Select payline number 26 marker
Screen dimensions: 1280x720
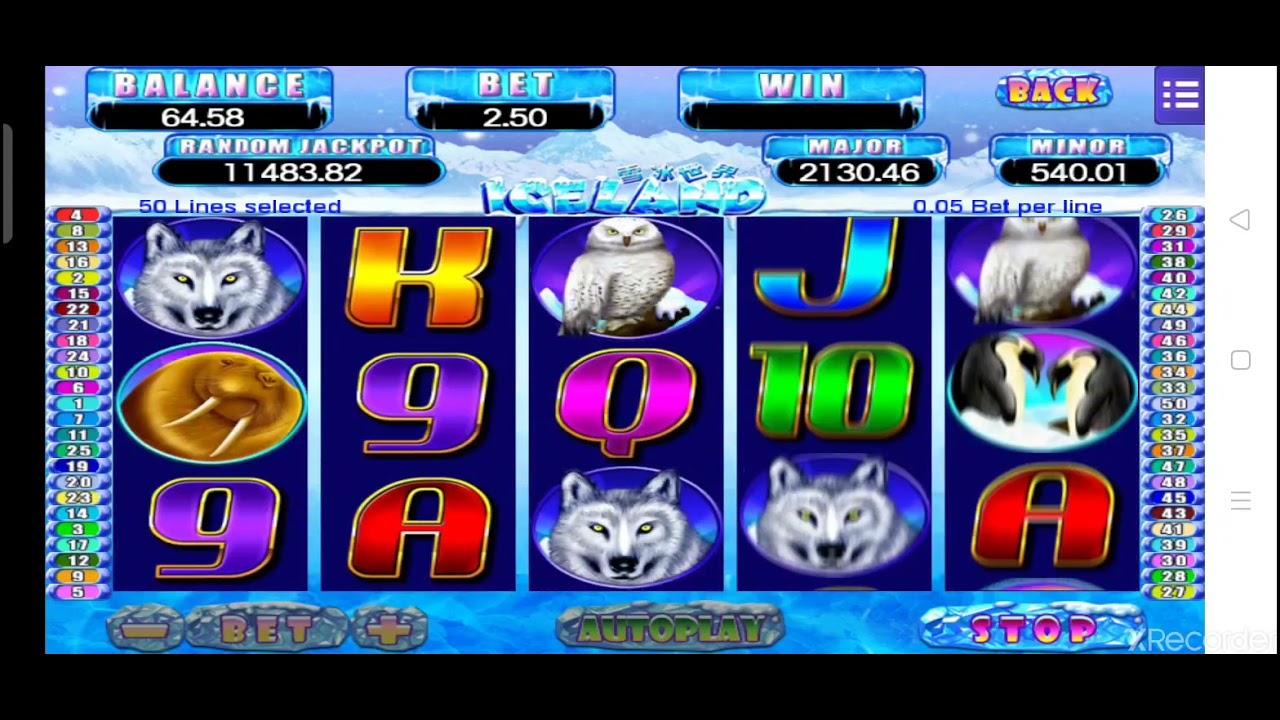coord(1174,215)
